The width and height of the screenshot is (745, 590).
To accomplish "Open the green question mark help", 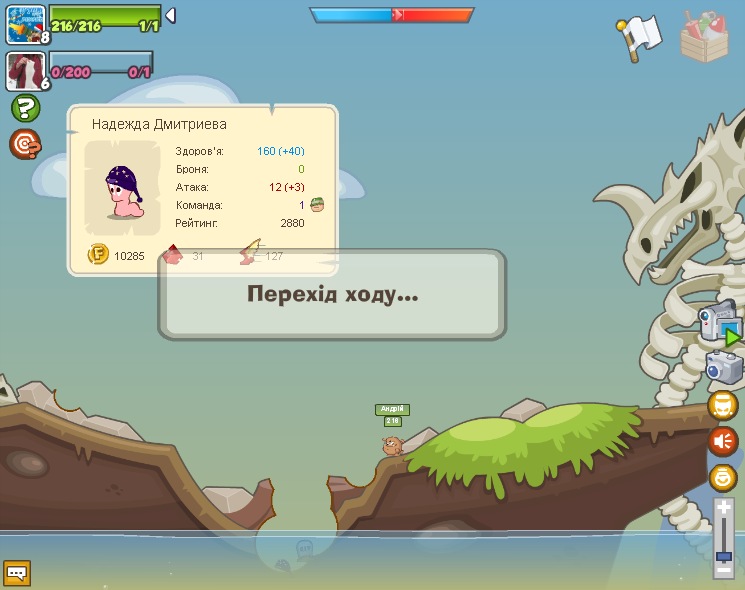I will [25, 108].
